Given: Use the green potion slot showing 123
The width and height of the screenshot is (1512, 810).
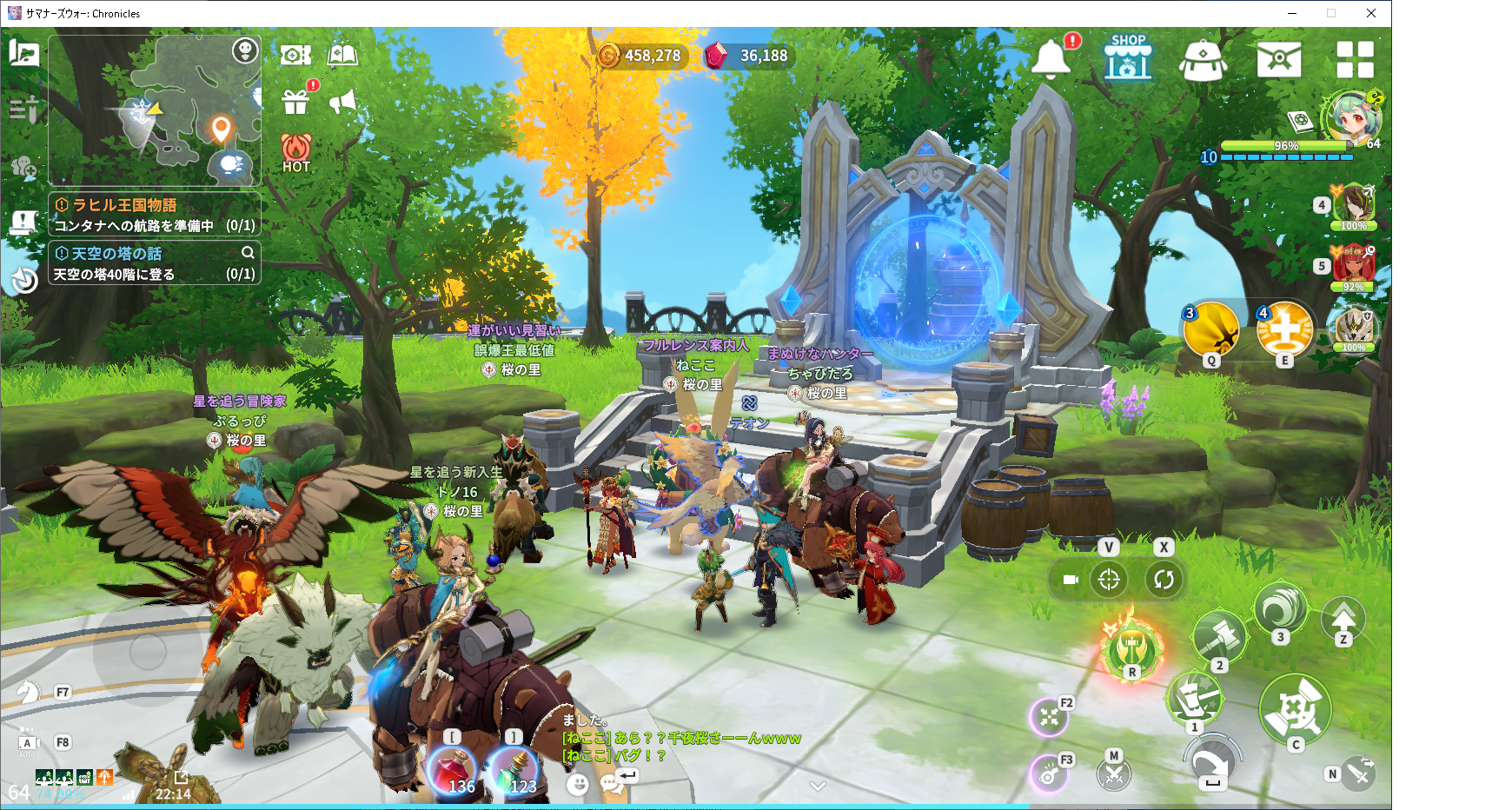Looking at the screenshot, I should 514,770.
